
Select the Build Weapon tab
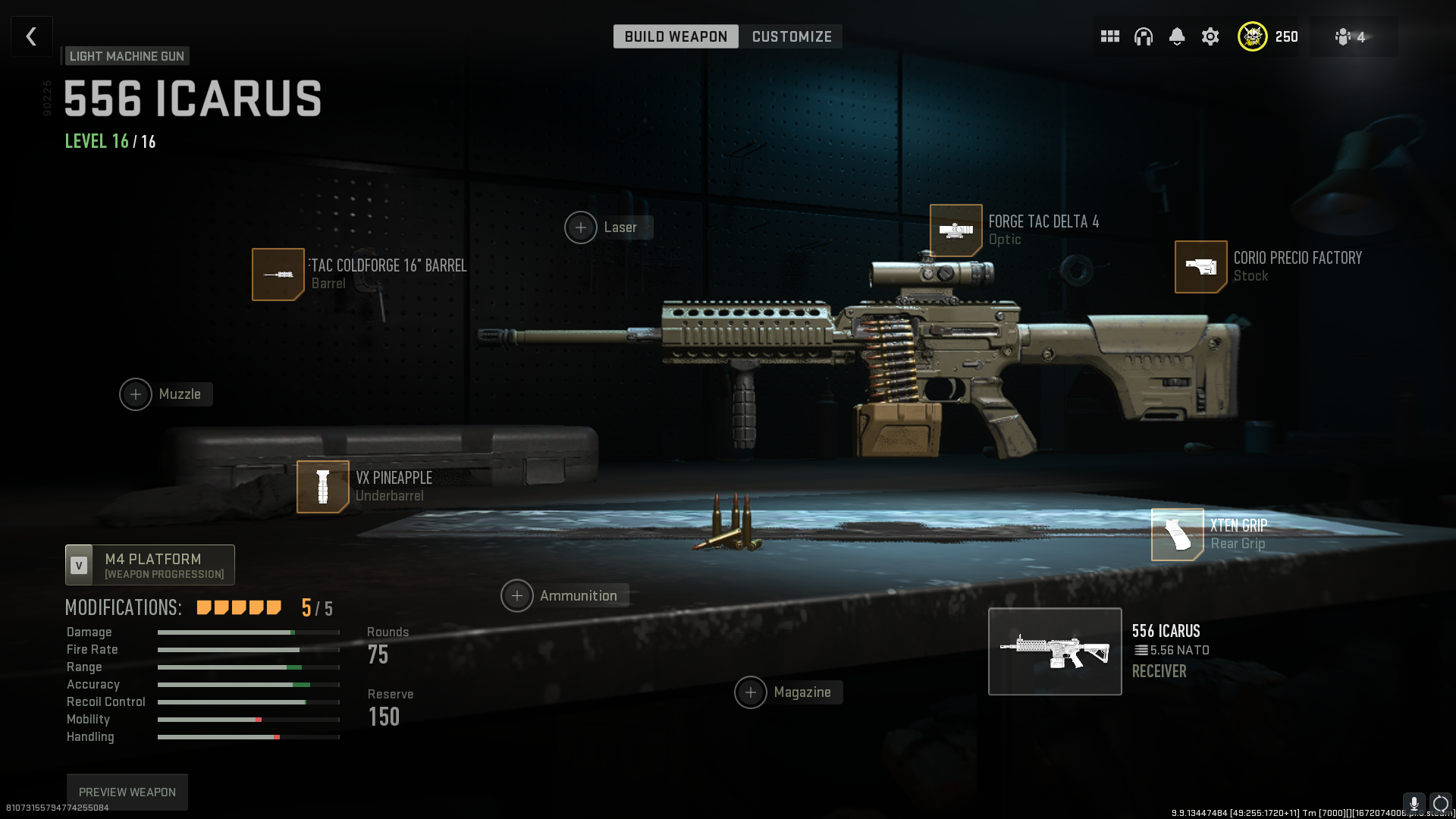[676, 36]
